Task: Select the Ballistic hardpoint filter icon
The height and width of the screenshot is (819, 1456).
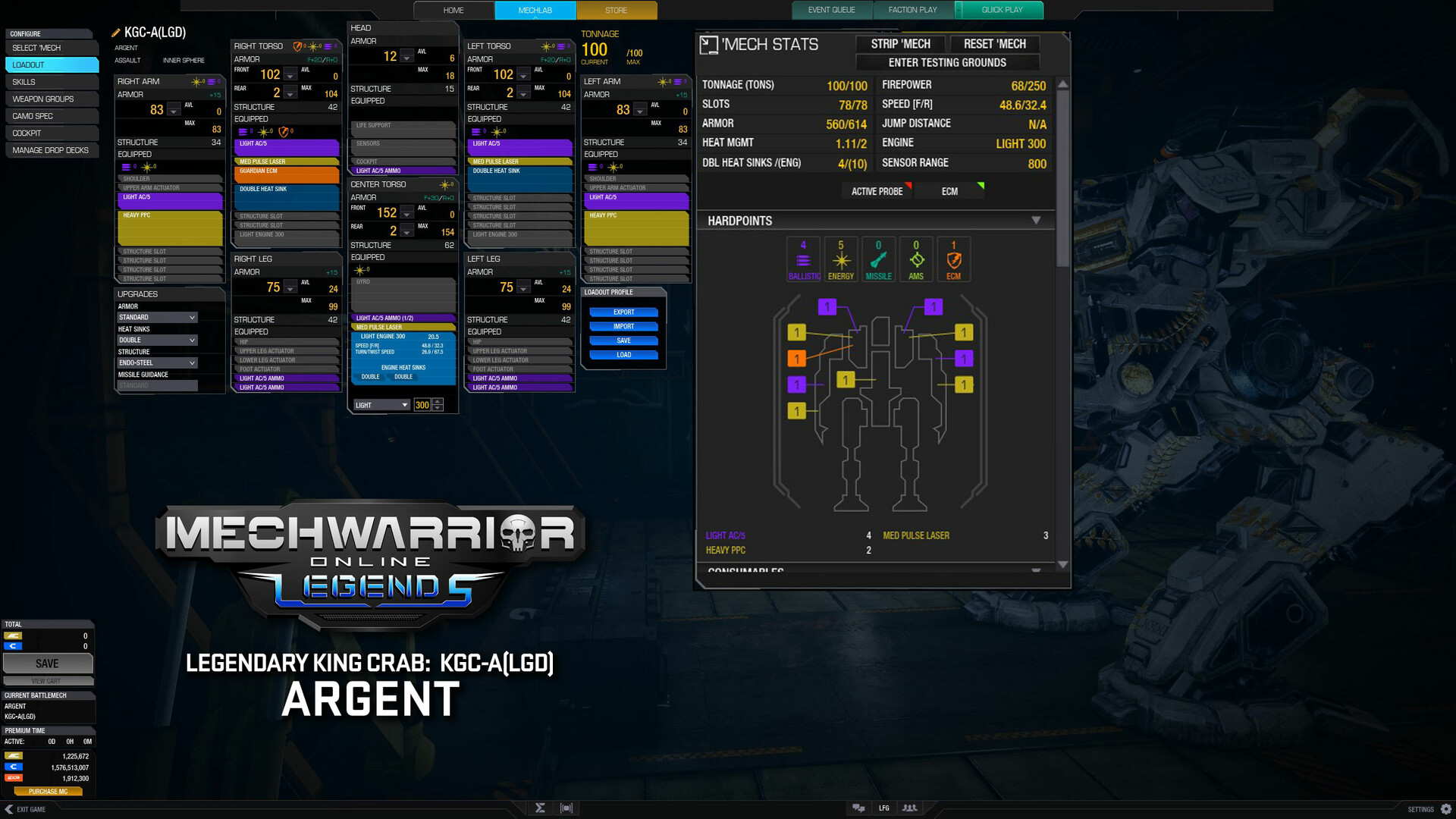Action: pos(803,259)
